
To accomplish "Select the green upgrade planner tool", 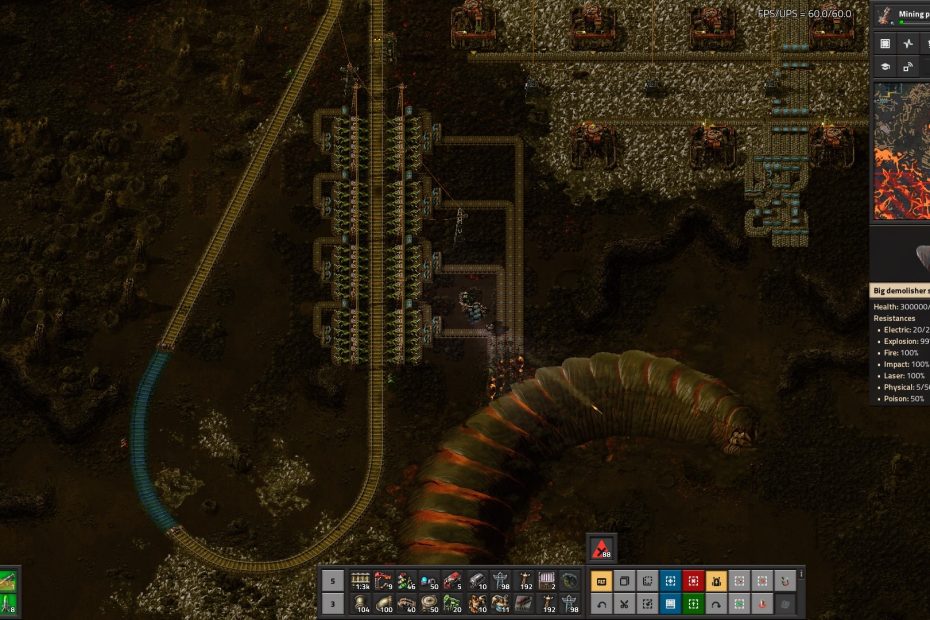I will (693, 604).
